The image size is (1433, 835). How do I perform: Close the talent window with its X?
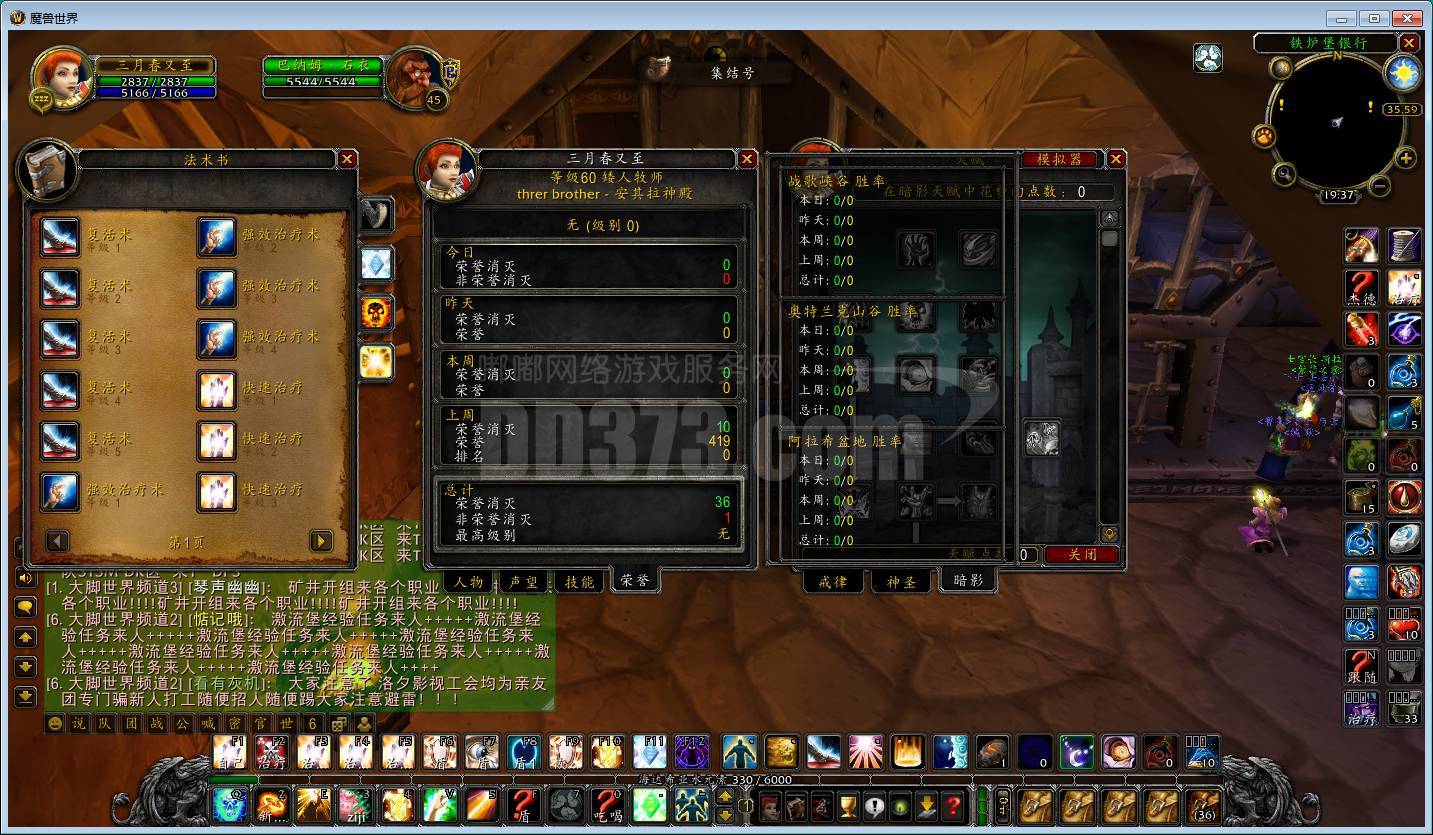coord(1116,159)
